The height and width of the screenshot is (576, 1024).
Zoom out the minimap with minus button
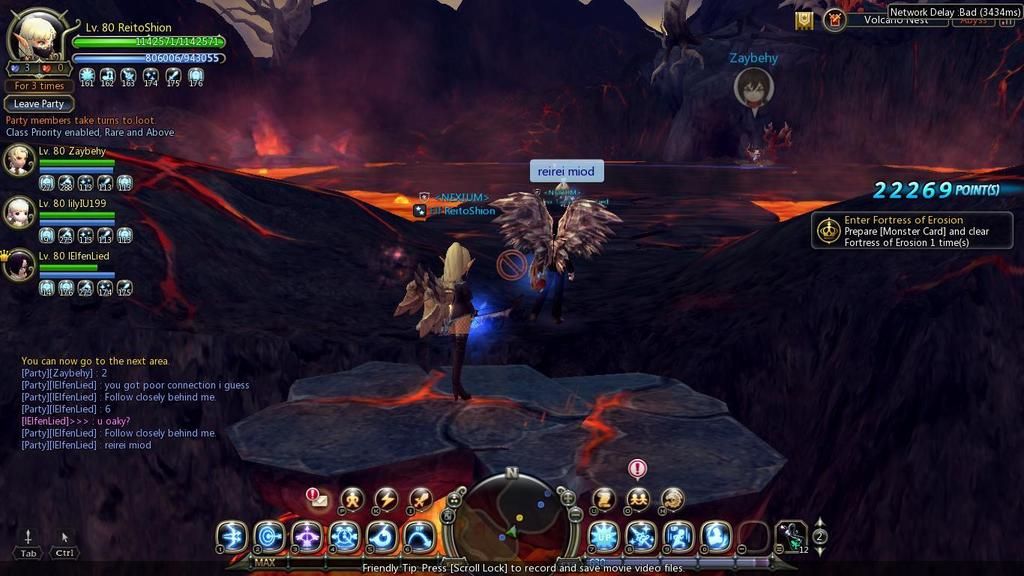click(576, 513)
